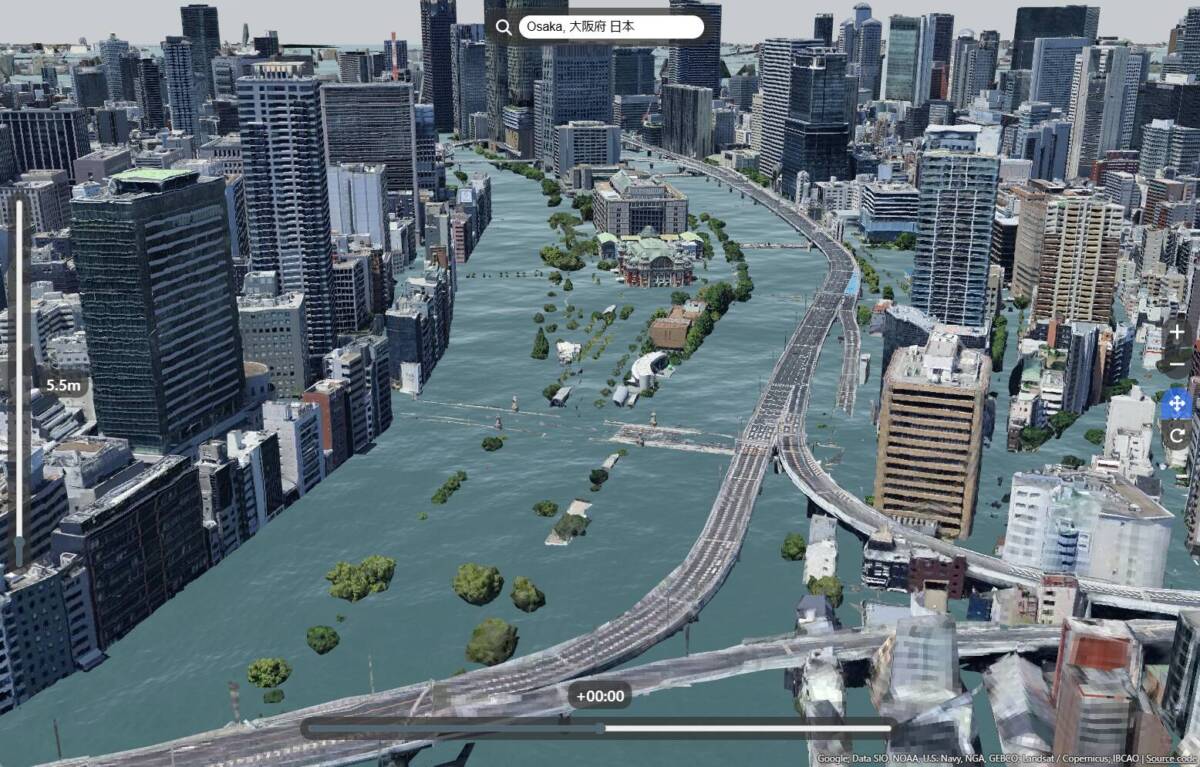Click the magnifying glass search icon
Screen dimensions: 1200x767
tap(503, 27)
